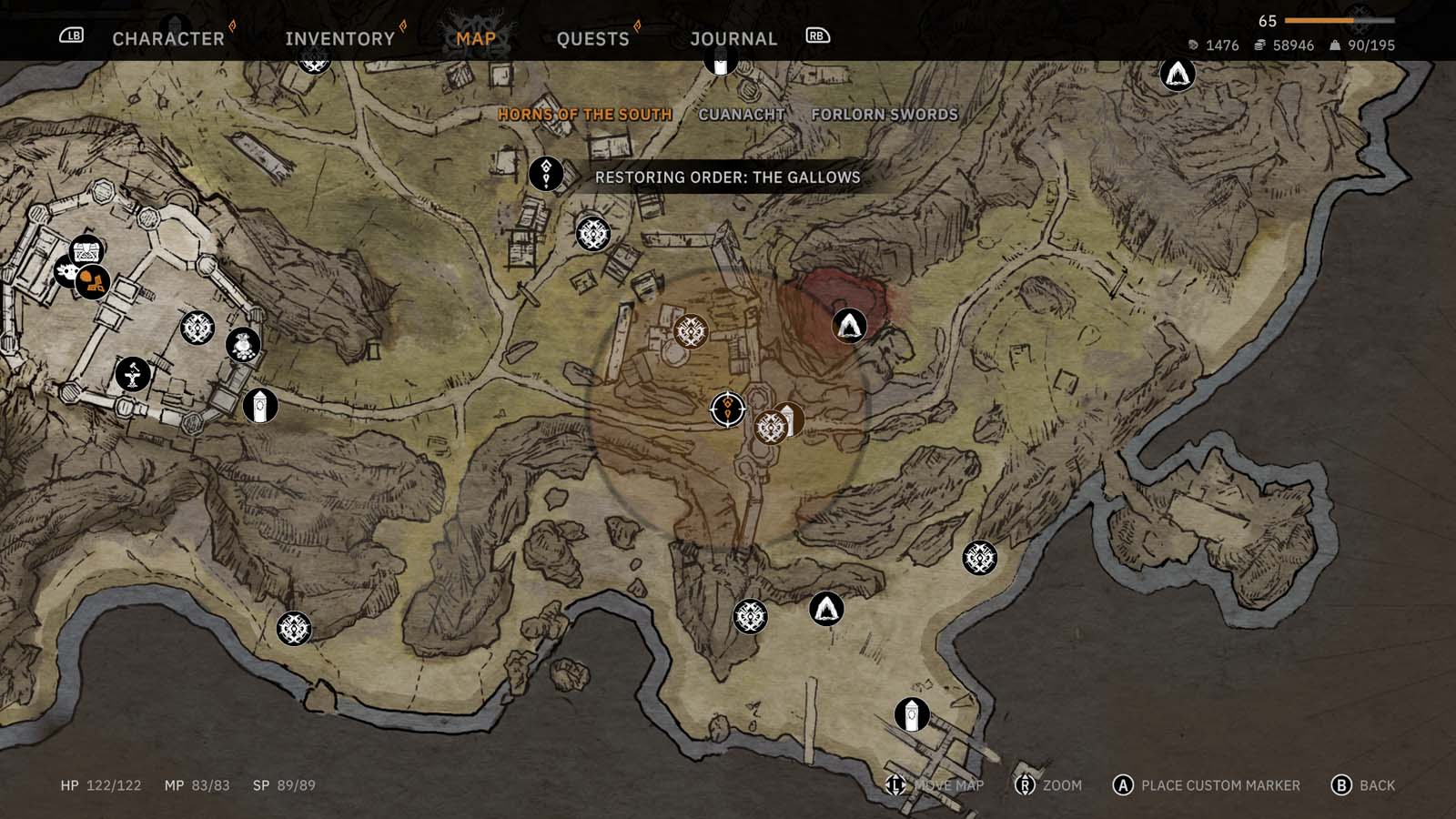The width and height of the screenshot is (1456, 819).
Task: Select the loot bag marker on the castle wall
Action: [242, 346]
